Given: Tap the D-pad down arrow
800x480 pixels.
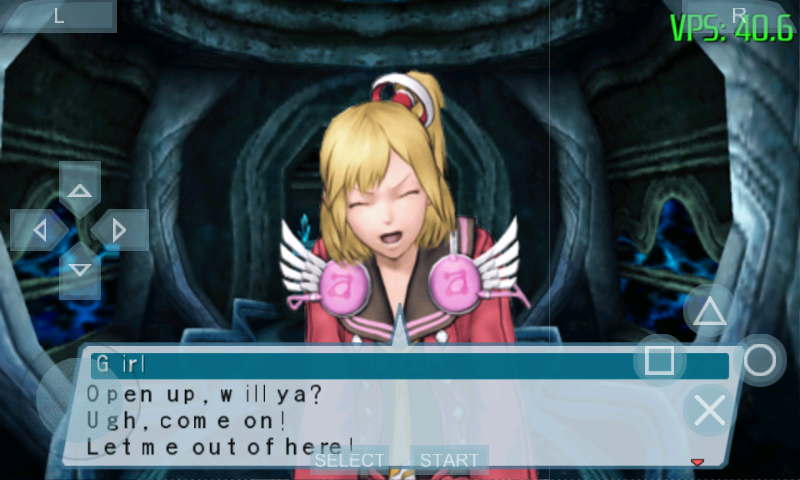Looking at the screenshot, I should (80, 270).
